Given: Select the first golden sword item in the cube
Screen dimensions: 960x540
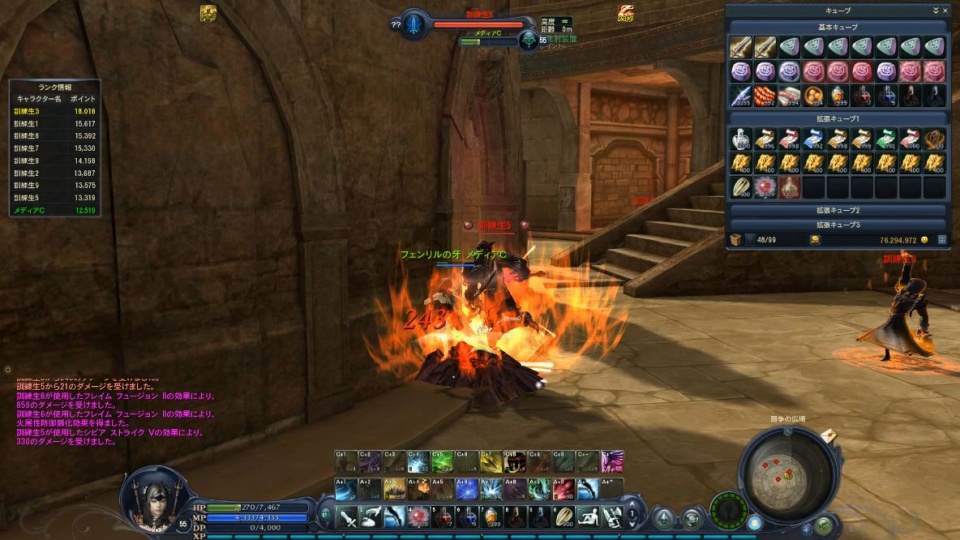Looking at the screenshot, I should [x=740, y=47].
